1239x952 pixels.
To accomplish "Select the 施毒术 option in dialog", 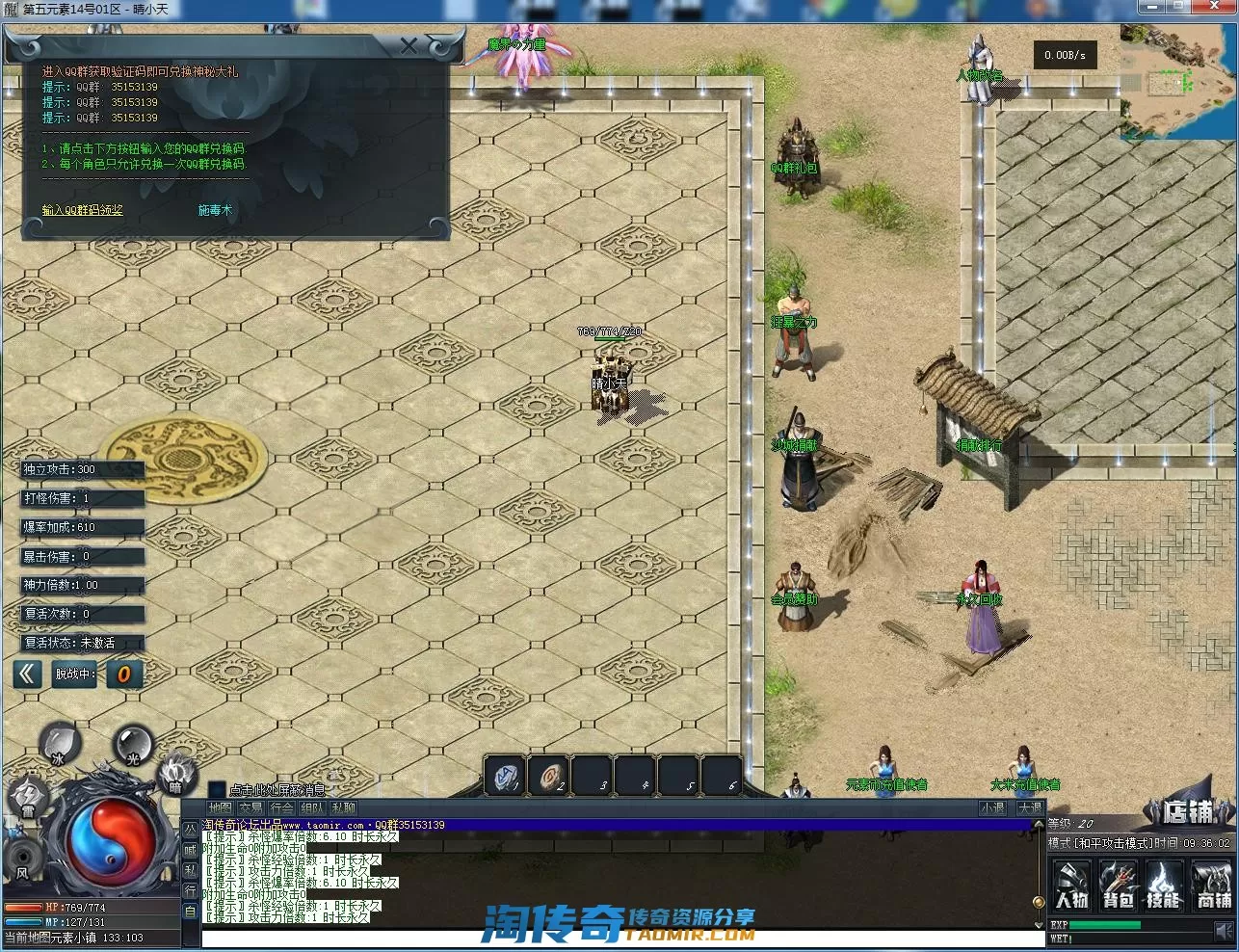I will pos(215,210).
